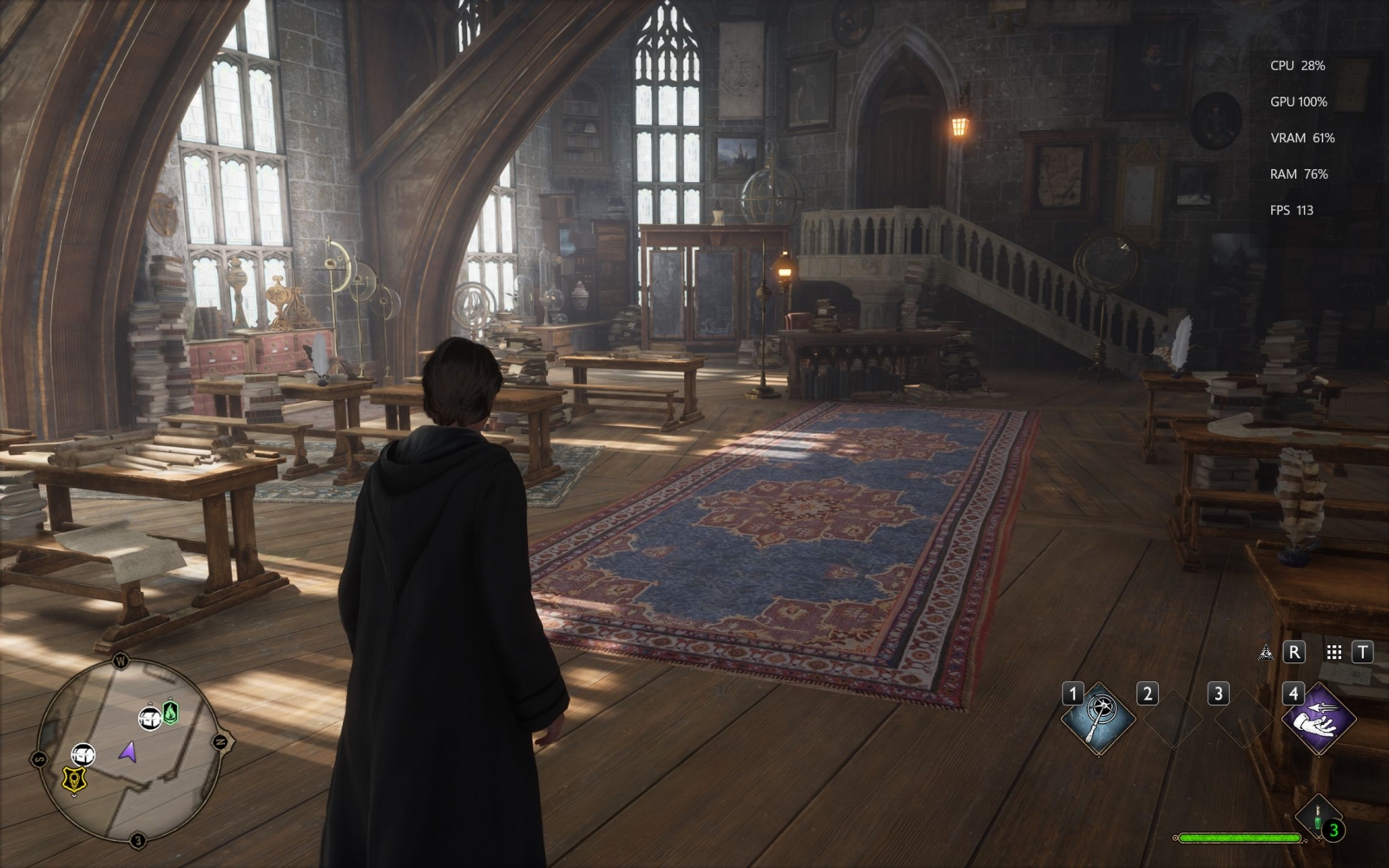Click the chest marker above the yellow shield

click(x=83, y=754)
